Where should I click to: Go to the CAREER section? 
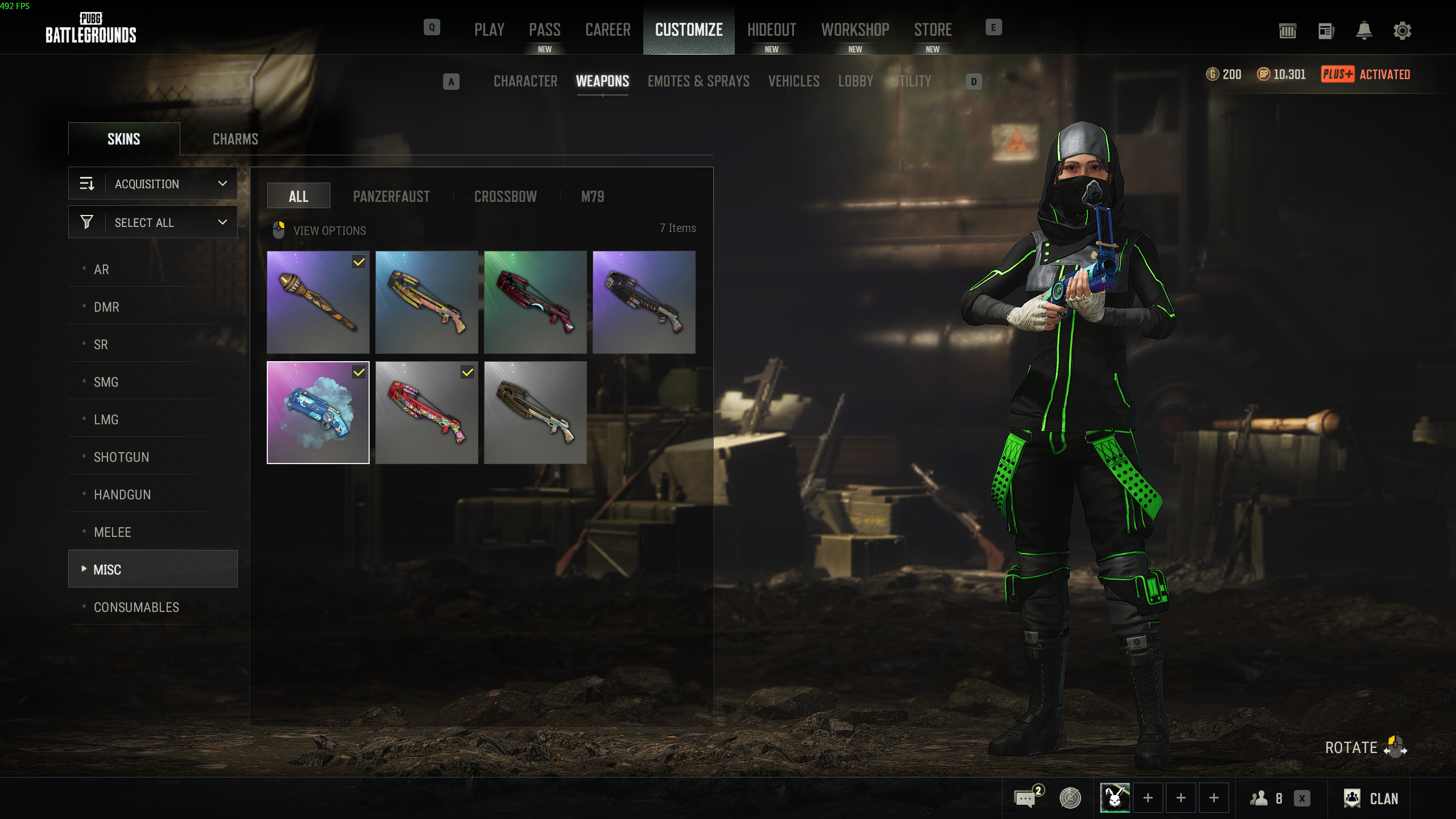pos(607,30)
